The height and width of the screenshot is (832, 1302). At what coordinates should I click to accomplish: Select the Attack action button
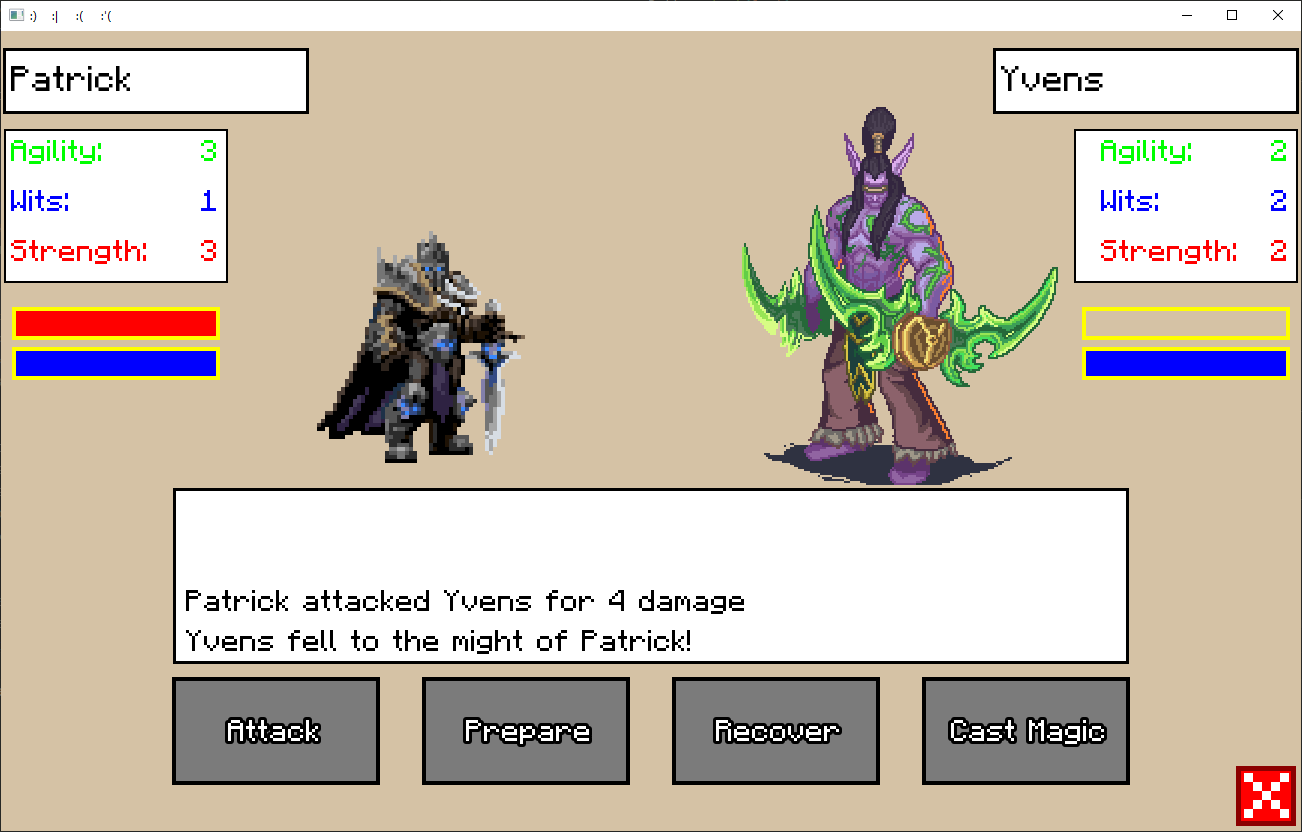pos(276,730)
